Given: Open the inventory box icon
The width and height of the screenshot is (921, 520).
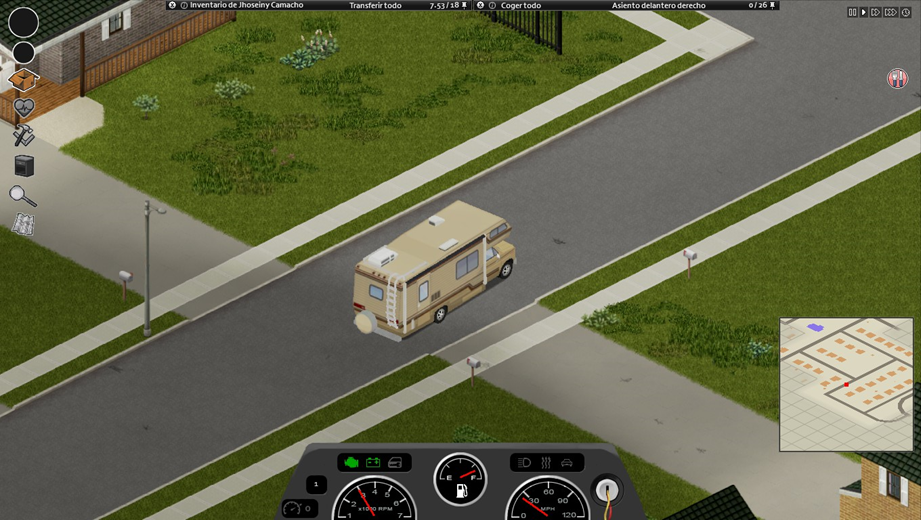Looking at the screenshot, I should click(x=23, y=79).
